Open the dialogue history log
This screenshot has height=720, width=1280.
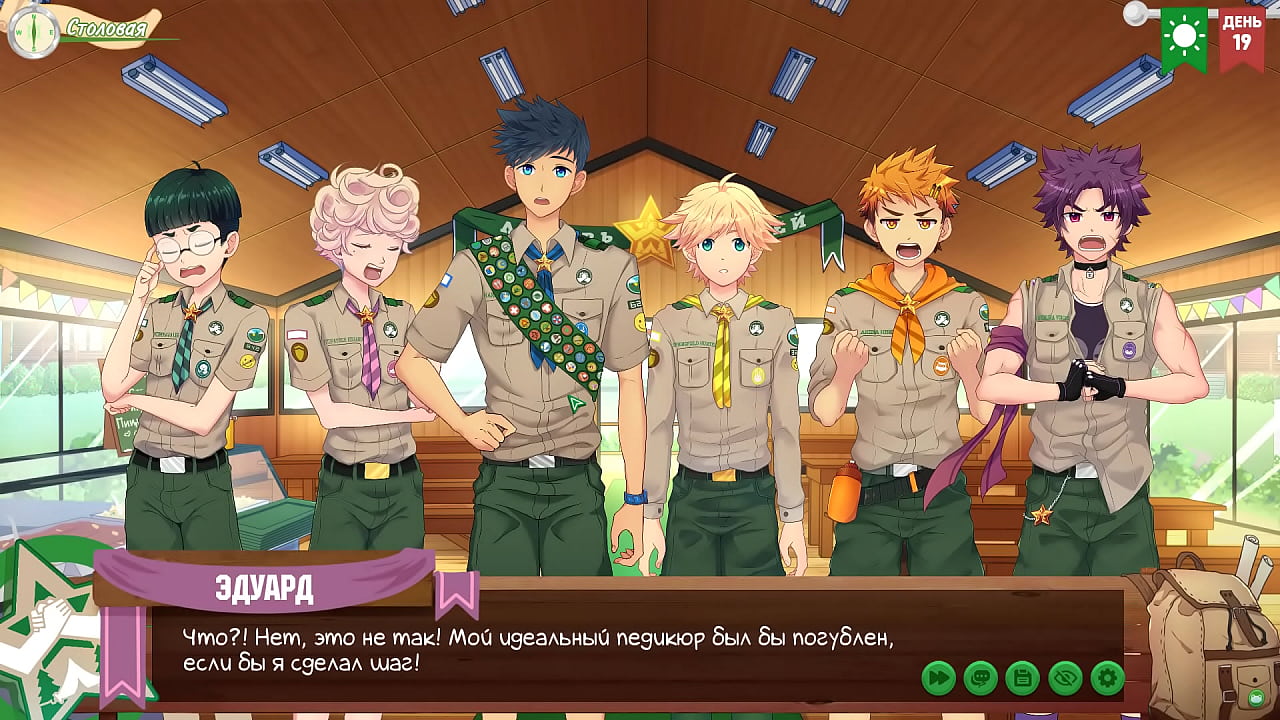980,678
